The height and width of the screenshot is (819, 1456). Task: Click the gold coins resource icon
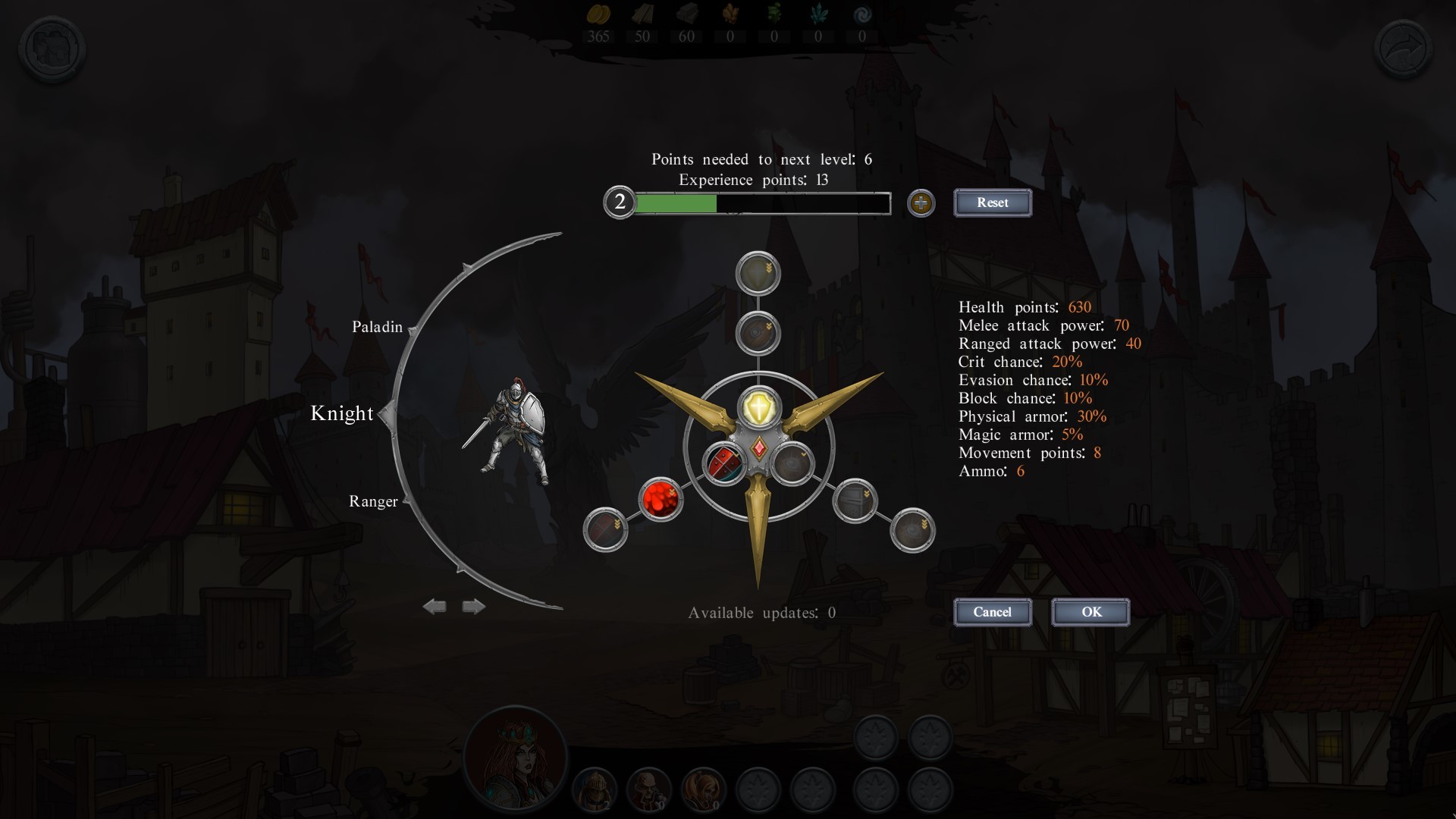tap(598, 15)
